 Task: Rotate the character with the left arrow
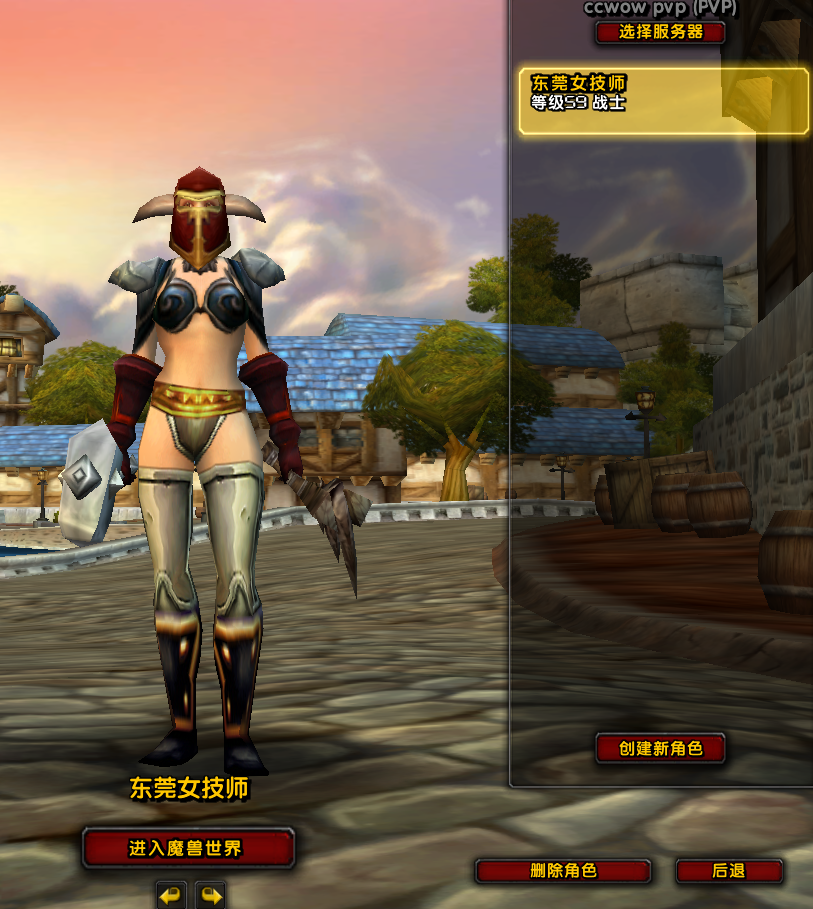(x=171, y=895)
